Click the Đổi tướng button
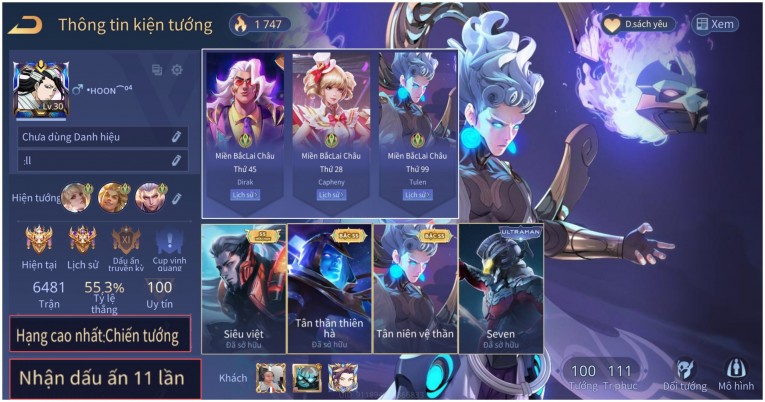Image resolution: width=765 pixels, height=402 pixels. (x=685, y=375)
